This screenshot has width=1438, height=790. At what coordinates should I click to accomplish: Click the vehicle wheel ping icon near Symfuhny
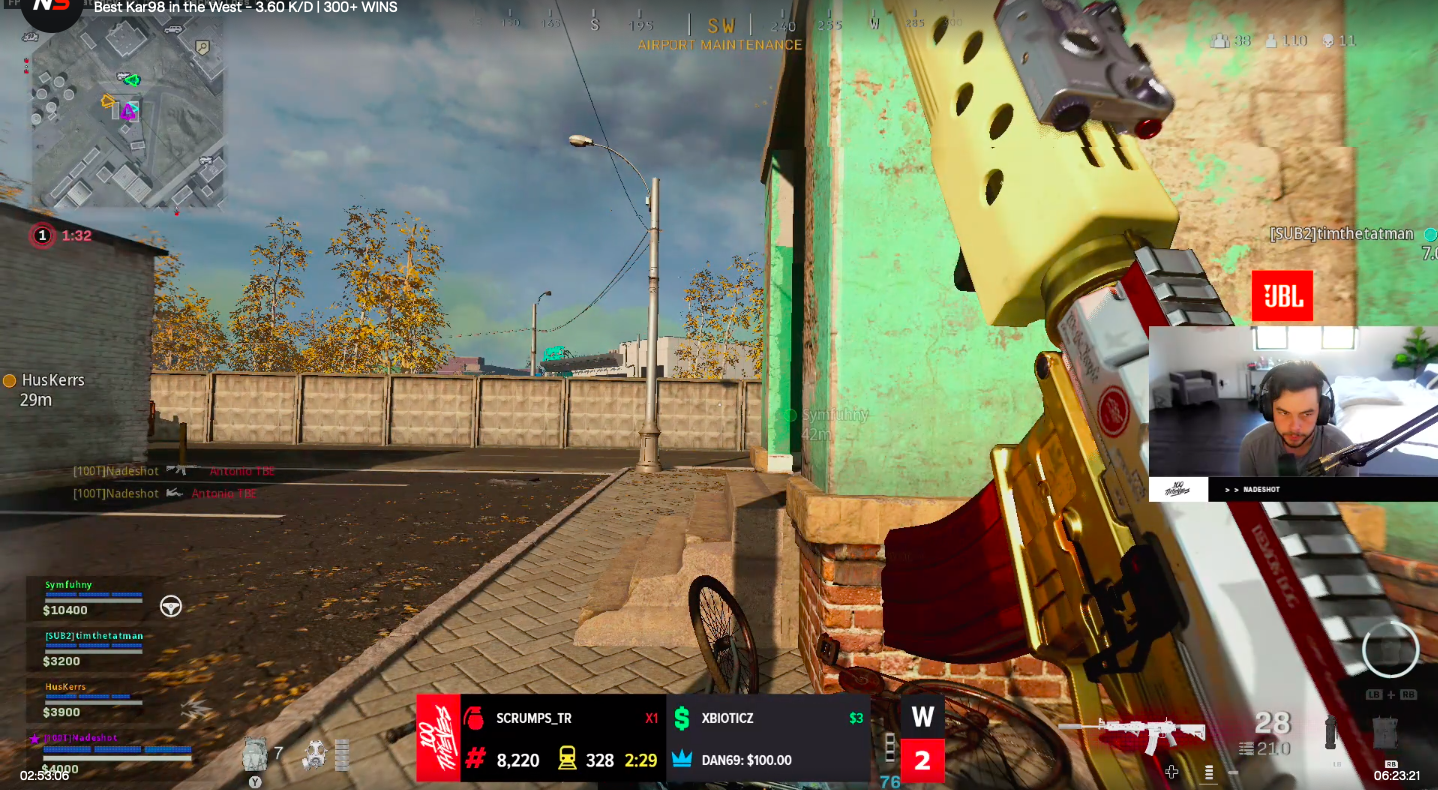pyautogui.click(x=171, y=604)
